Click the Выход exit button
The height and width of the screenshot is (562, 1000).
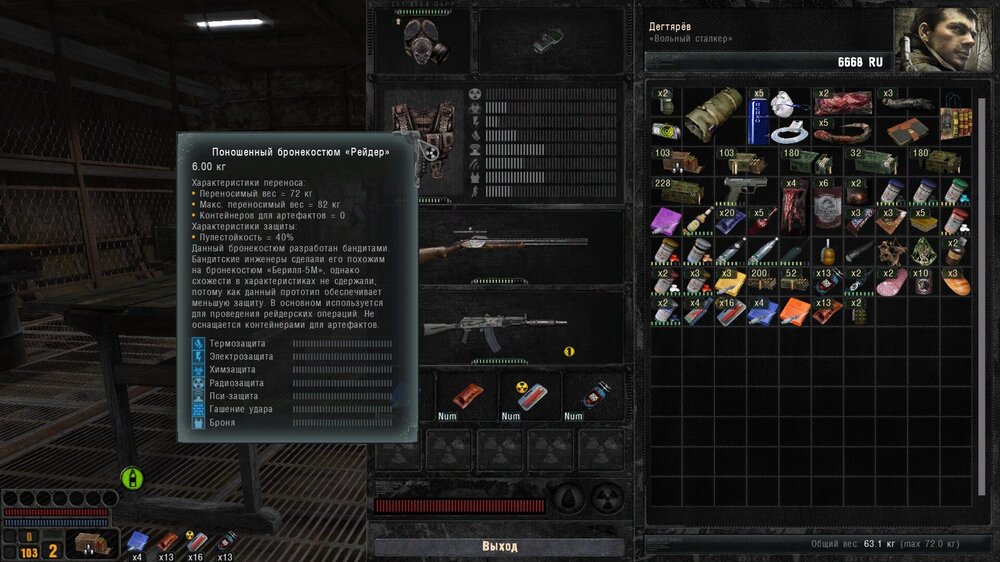click(499, 546)
